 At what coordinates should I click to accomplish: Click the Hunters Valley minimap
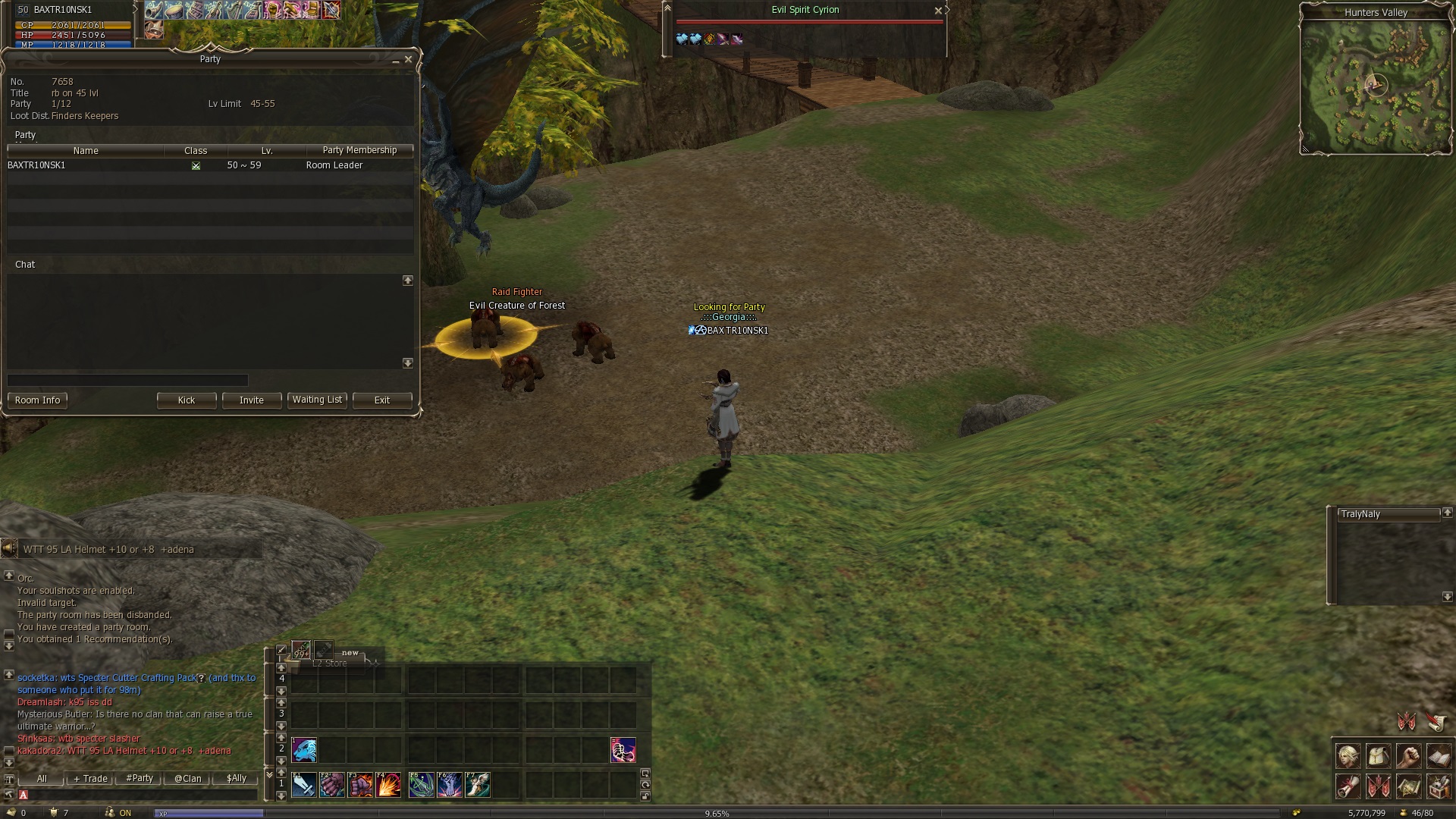click(1376, 86)
